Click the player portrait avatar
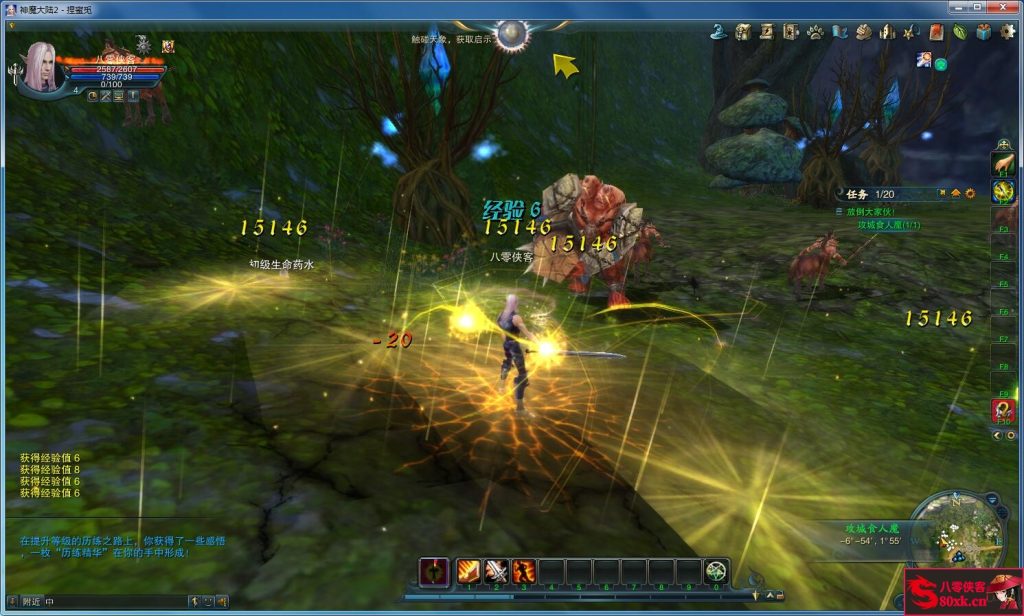This screenshot has width=1024, height=616. [42, 67]
